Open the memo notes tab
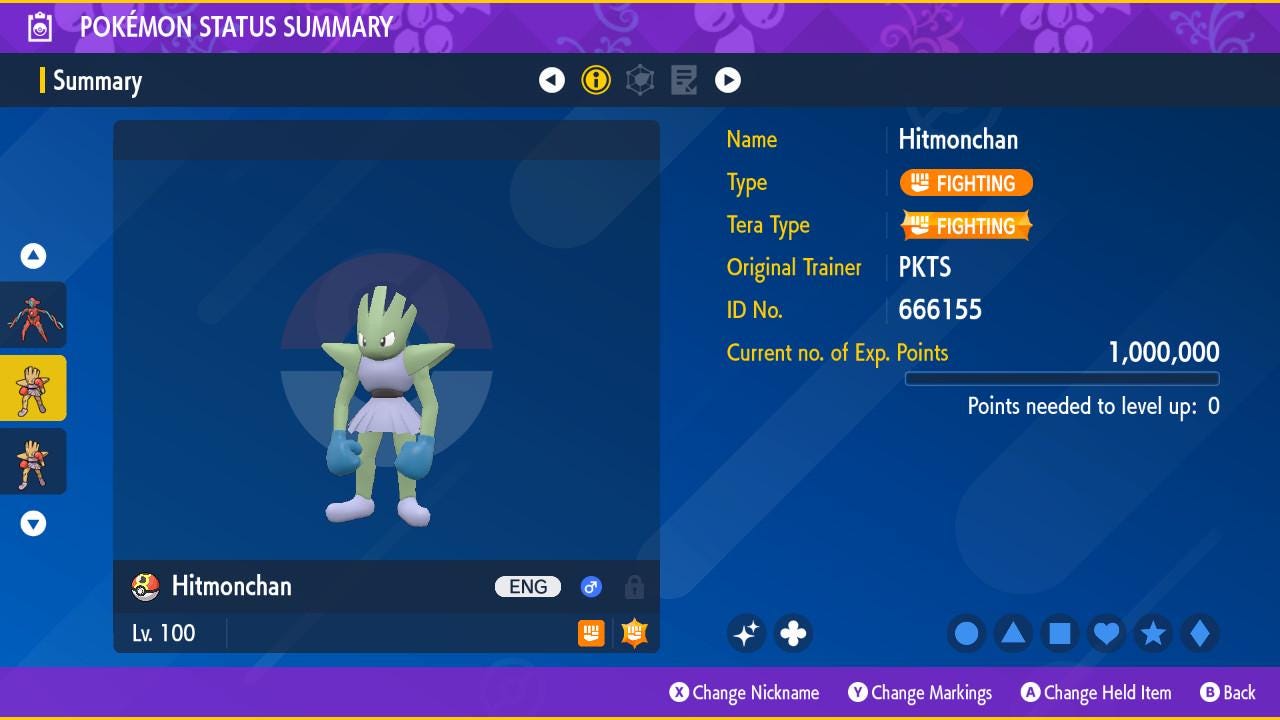 (x=684, y=80)
